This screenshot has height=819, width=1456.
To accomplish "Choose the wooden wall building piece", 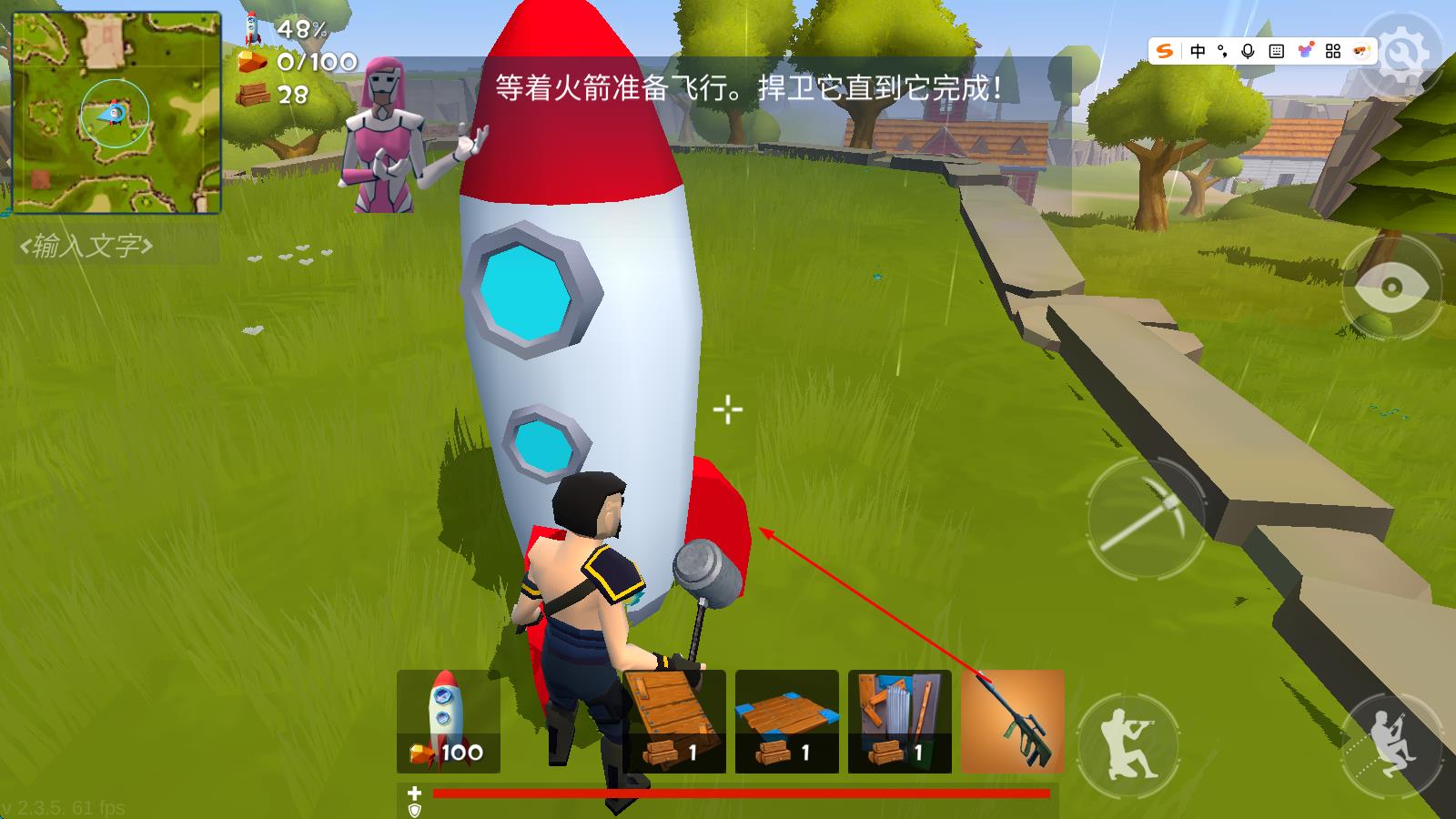I will click(x=674, y=722).
